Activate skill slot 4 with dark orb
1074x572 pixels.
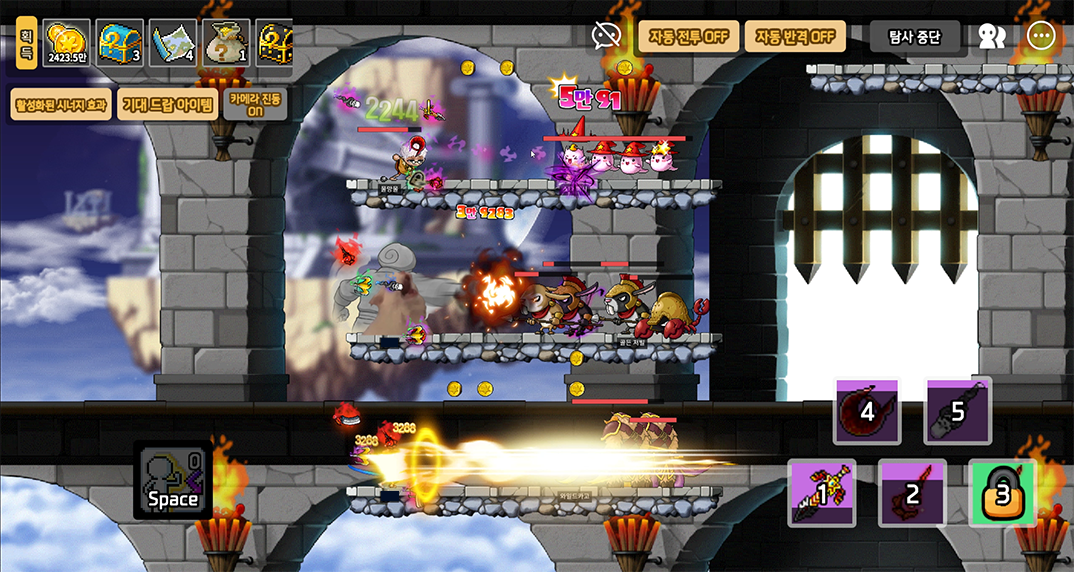click(x=867, y=411)
